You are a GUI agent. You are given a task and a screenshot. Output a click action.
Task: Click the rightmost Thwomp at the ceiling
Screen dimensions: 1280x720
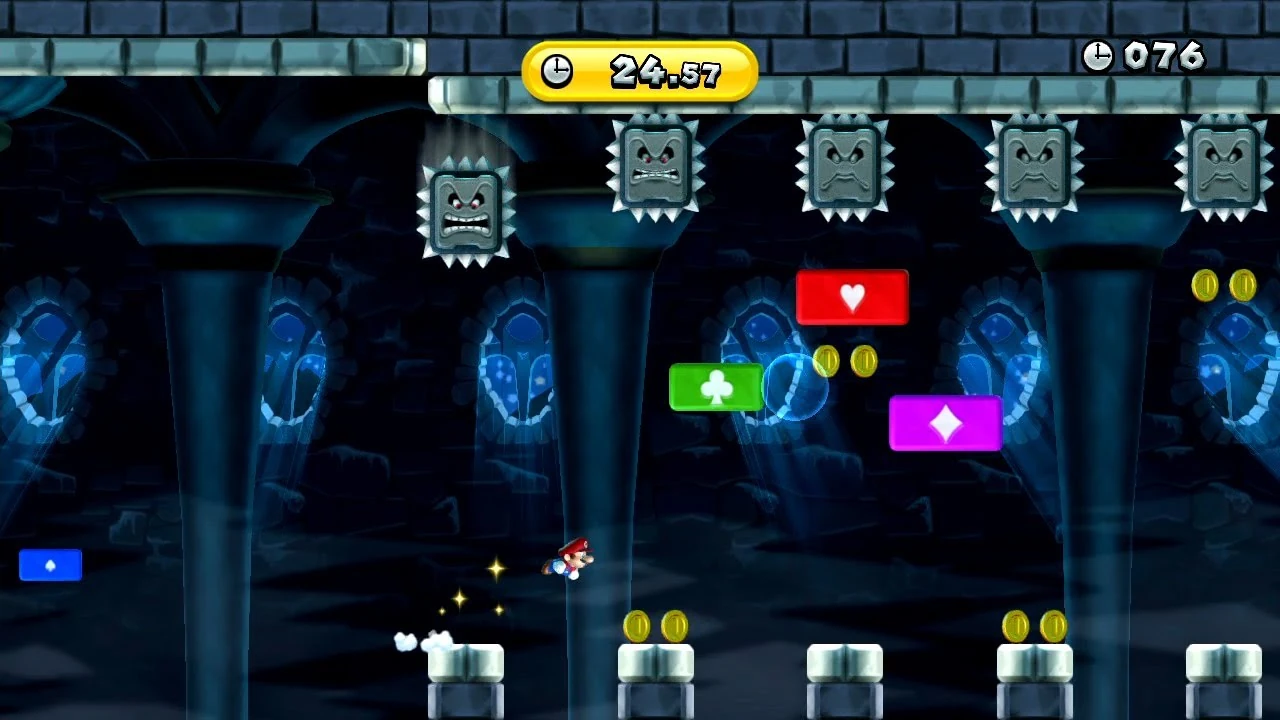click(1222, 165)
